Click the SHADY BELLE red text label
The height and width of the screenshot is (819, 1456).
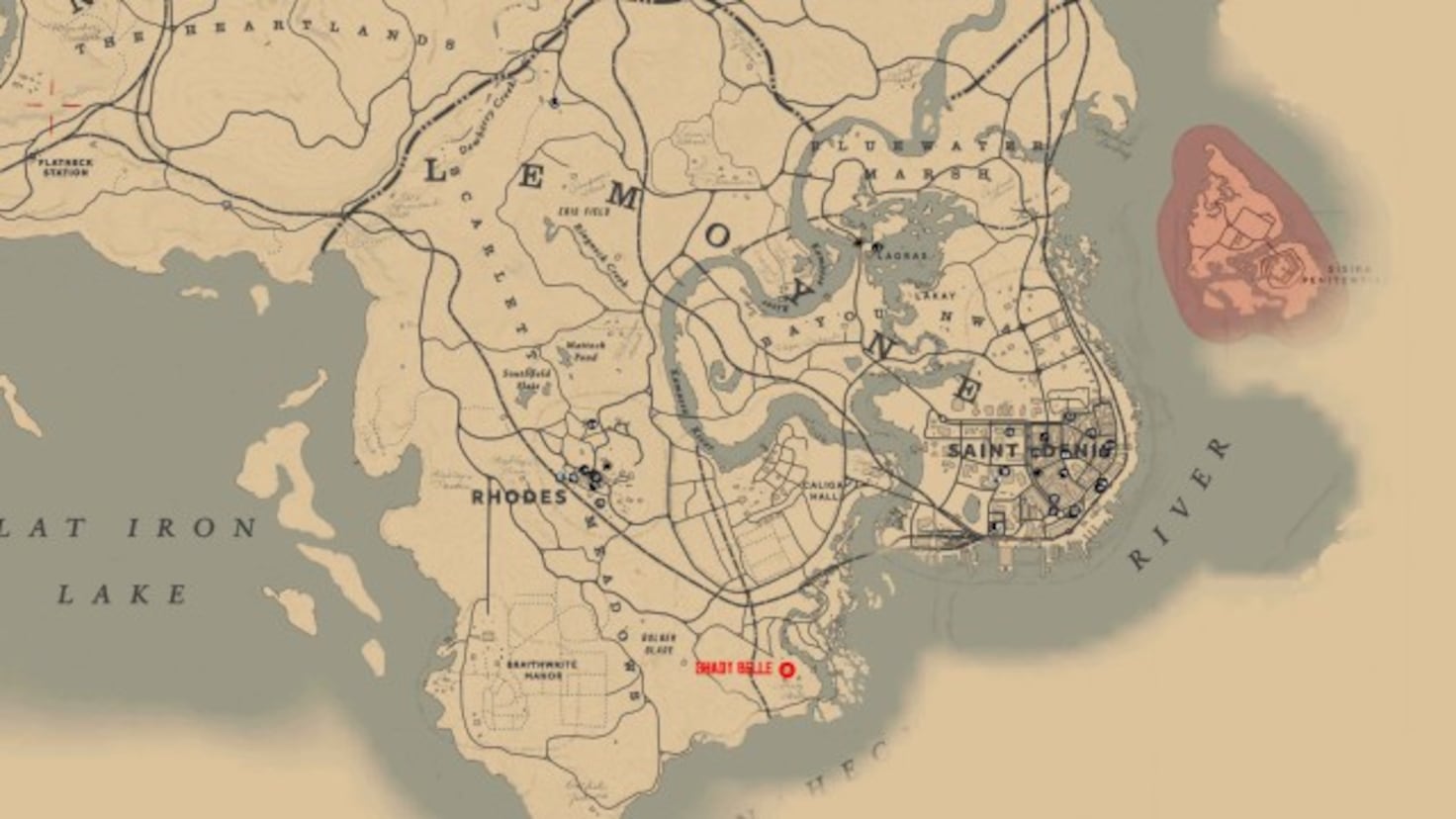pos(734,667)
